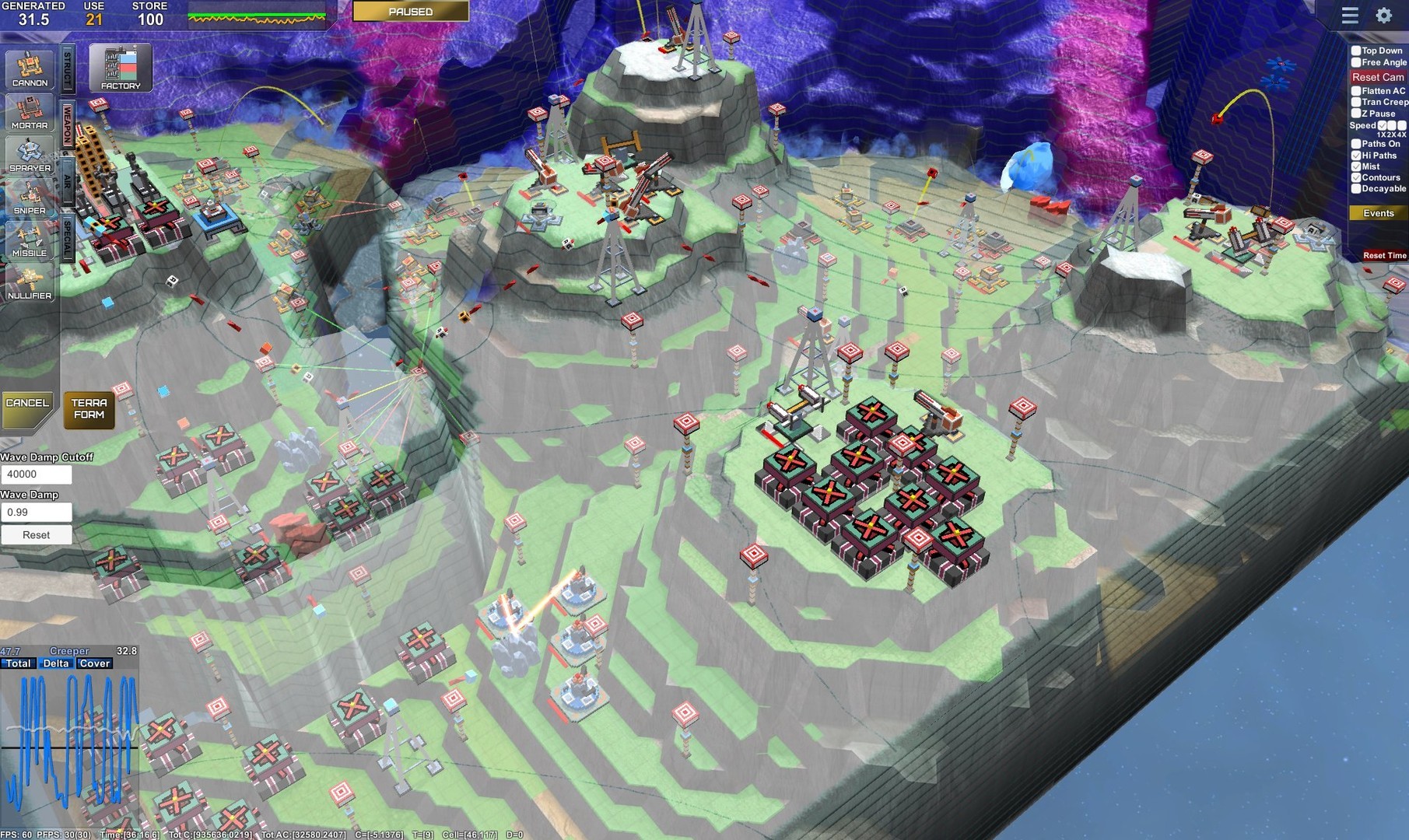Viewport: 1409px width, 840px height.
Task: Choose the Sniper weapon
Action: (29, 198)
